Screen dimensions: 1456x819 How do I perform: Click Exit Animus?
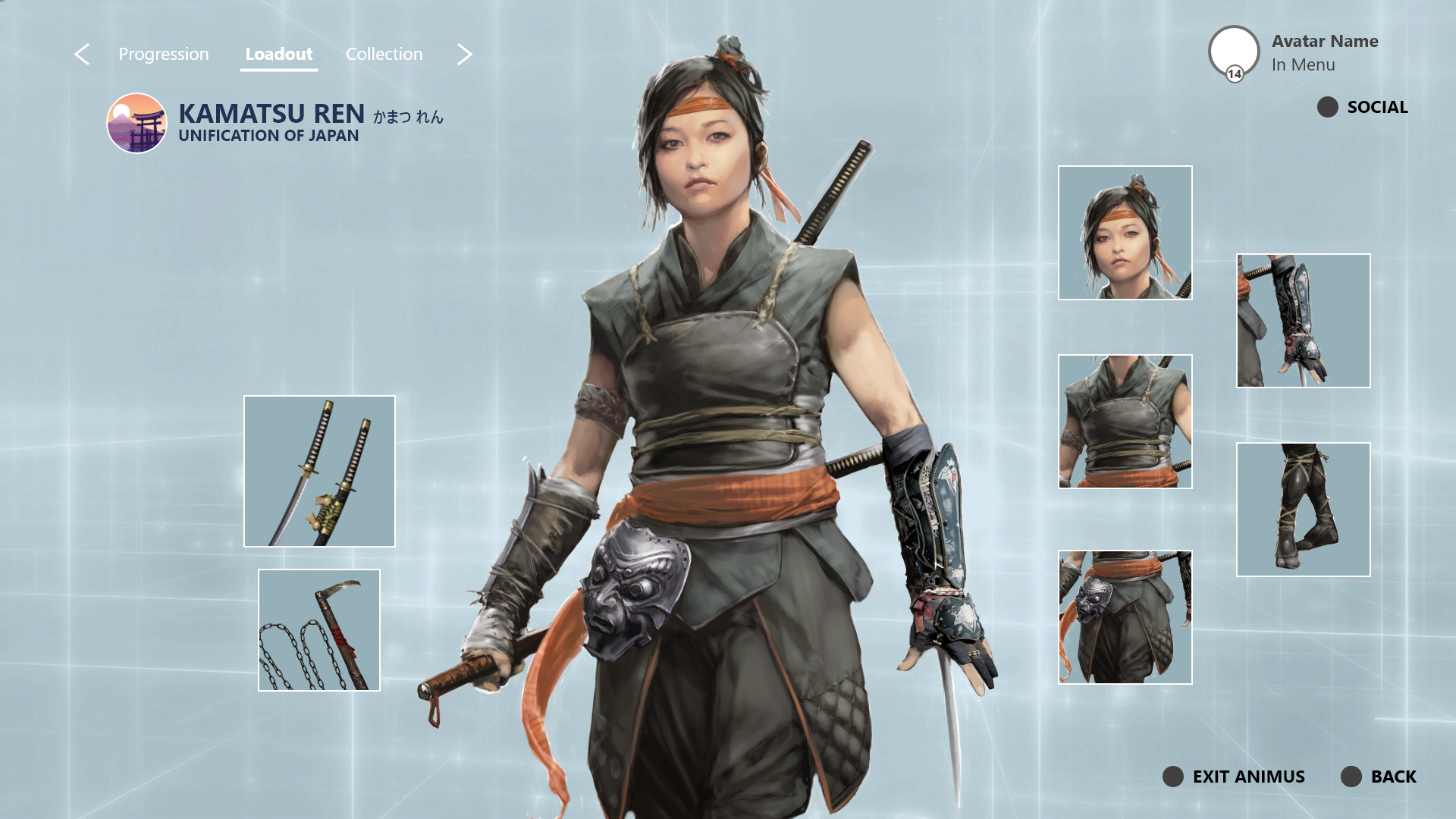pos(1234,777)
